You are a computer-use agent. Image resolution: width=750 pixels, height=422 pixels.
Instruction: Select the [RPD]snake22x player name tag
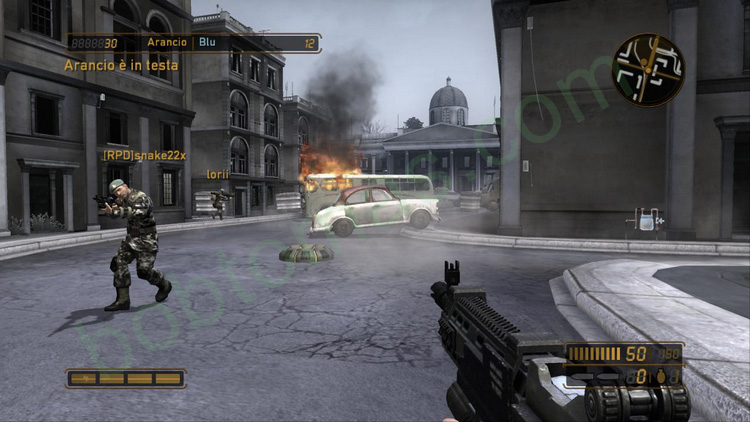click(144, 156)
